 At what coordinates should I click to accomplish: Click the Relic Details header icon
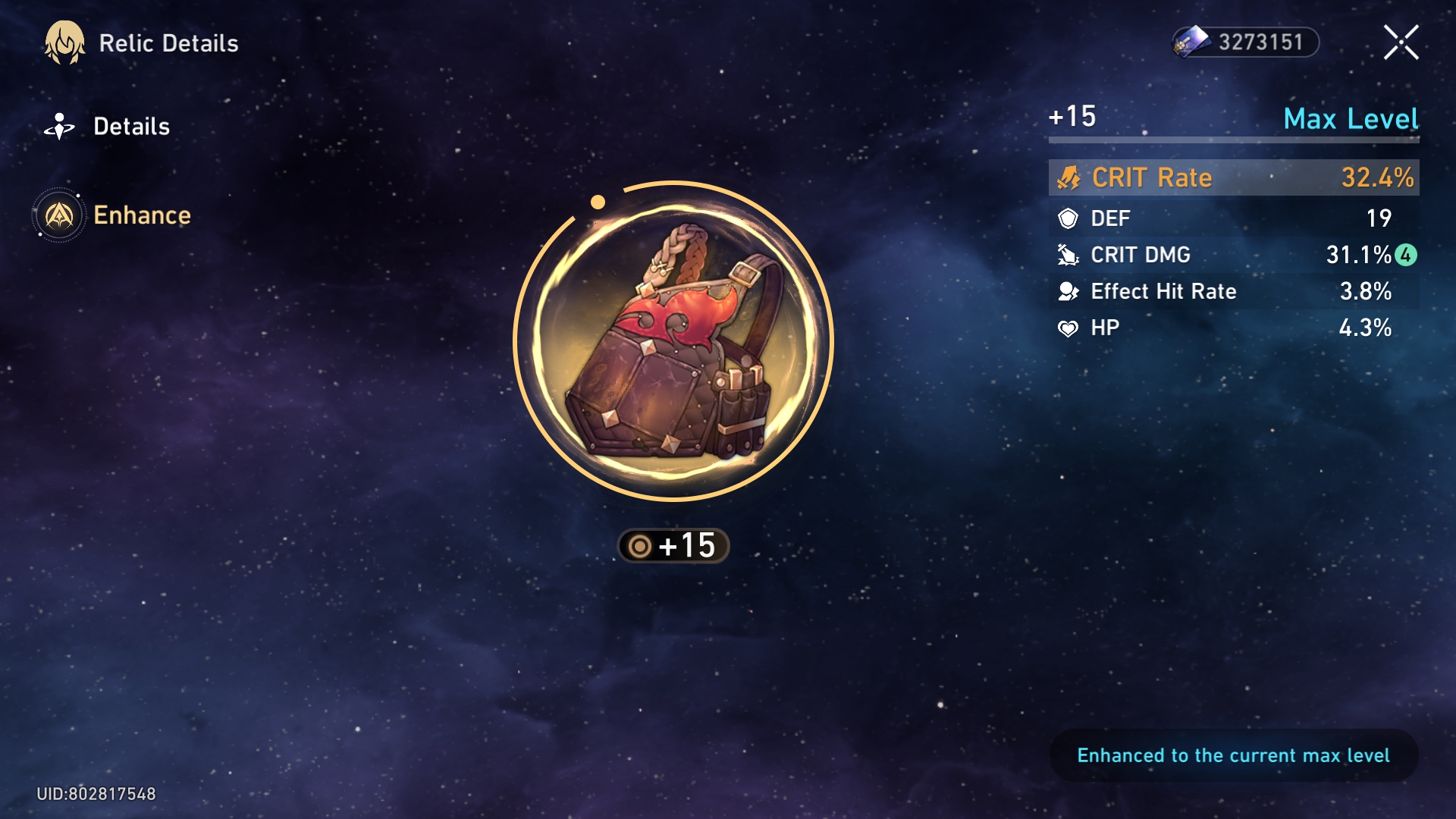(64, 43)
